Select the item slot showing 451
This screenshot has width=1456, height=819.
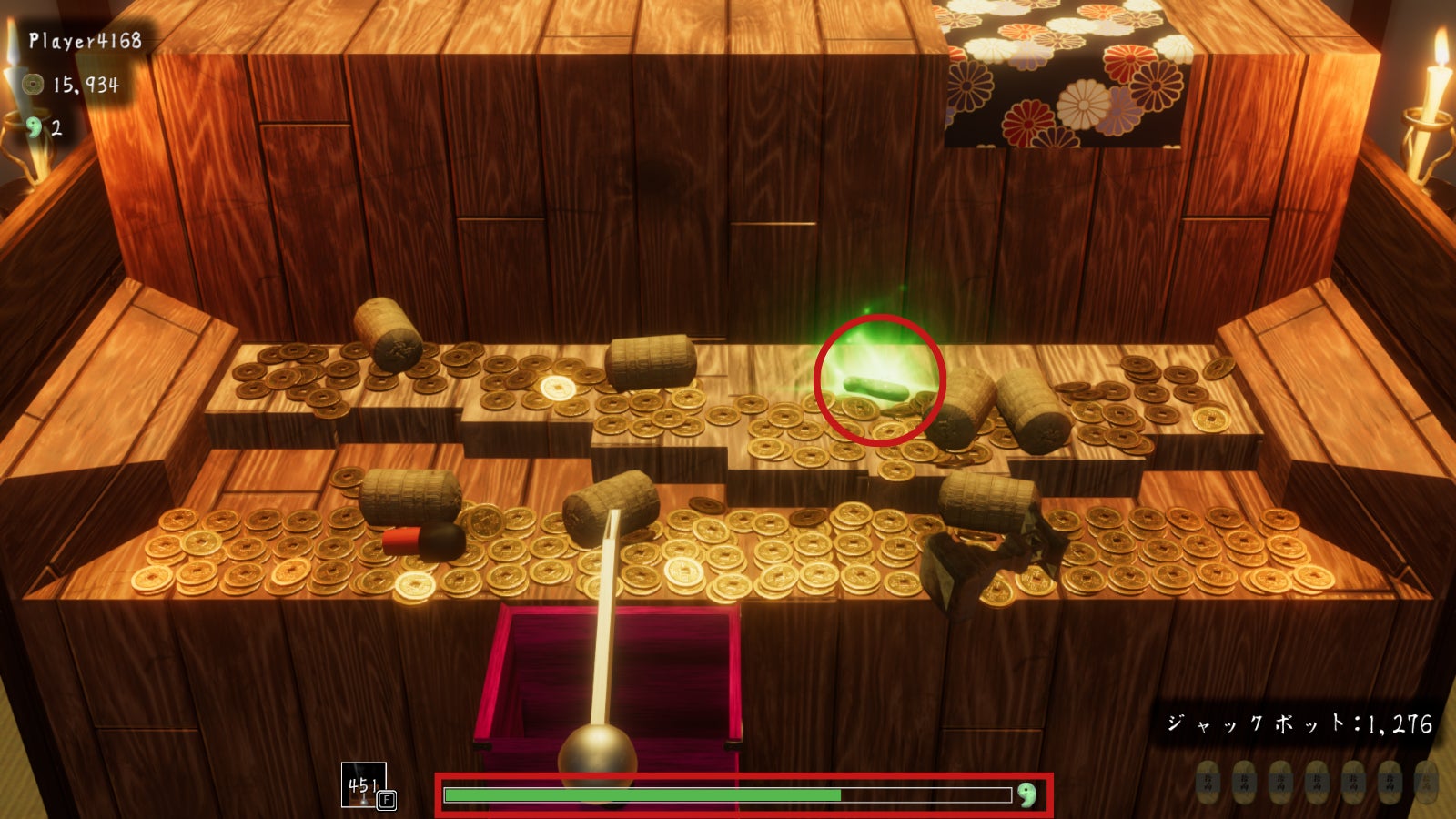coord(364,784)
